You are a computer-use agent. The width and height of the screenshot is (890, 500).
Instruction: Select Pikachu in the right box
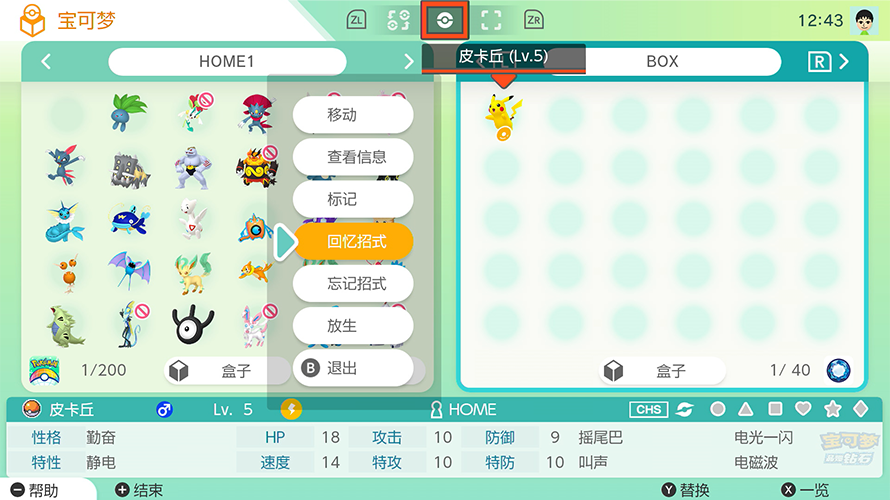pos(503,113)
